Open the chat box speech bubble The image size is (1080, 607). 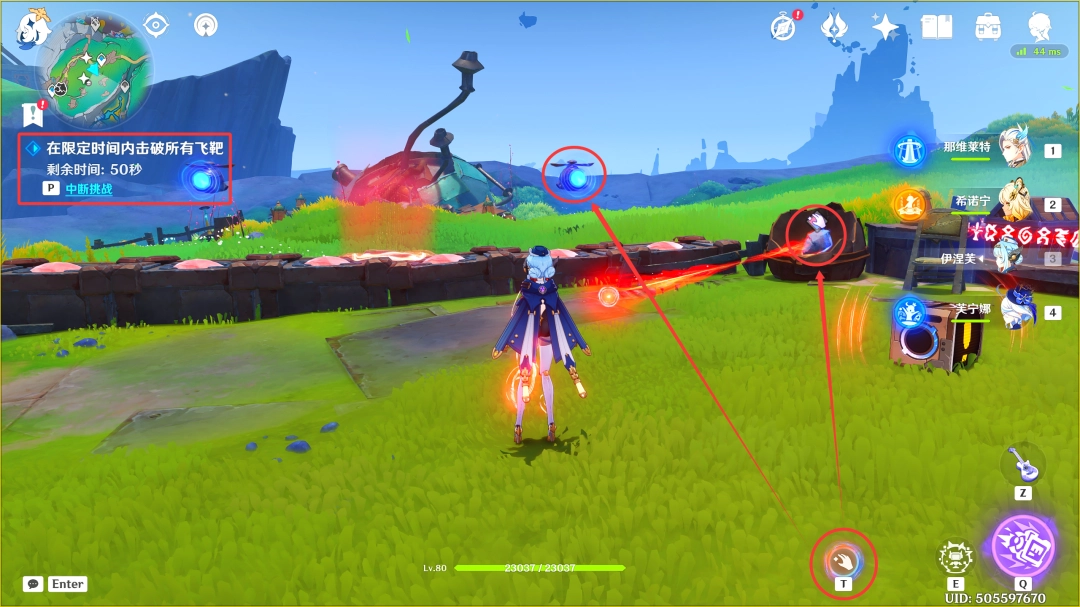tap(33, 584)
